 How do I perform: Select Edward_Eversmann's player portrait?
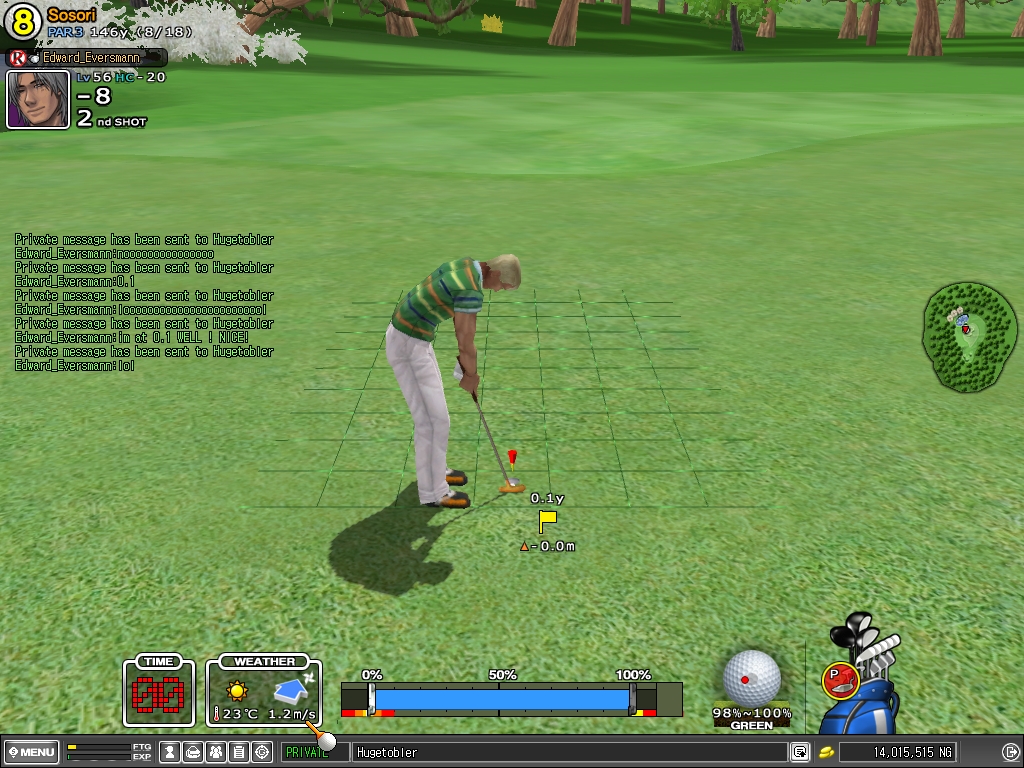pos(38,99)
